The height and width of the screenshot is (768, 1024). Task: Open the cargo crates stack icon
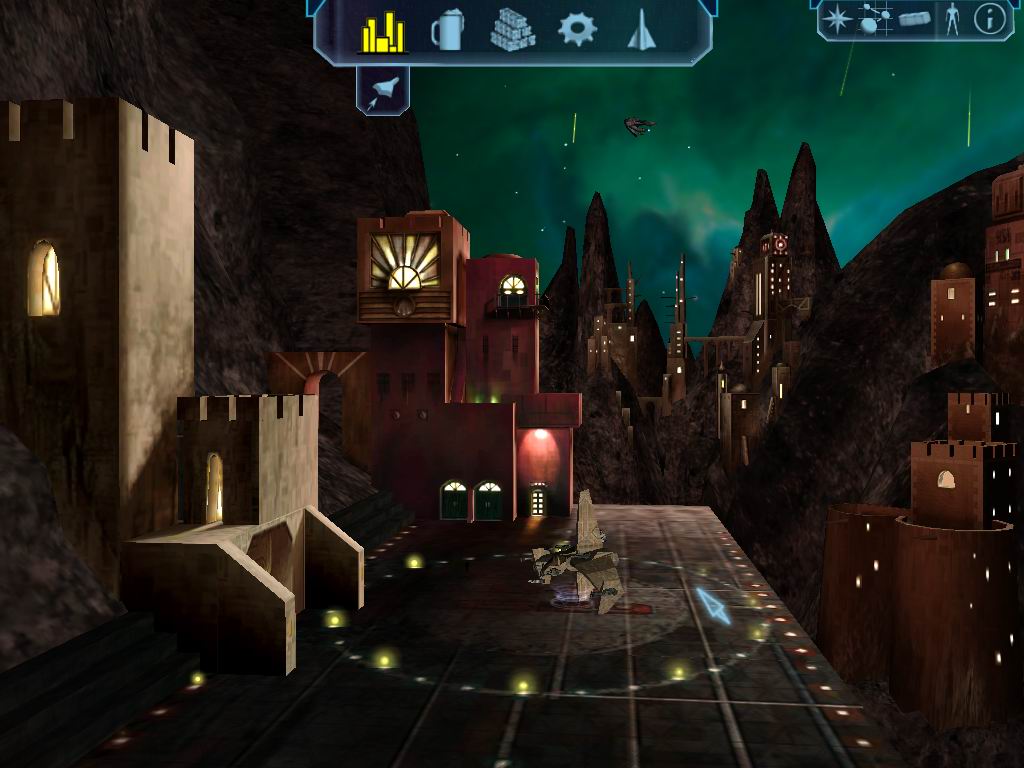pos(512,30)
